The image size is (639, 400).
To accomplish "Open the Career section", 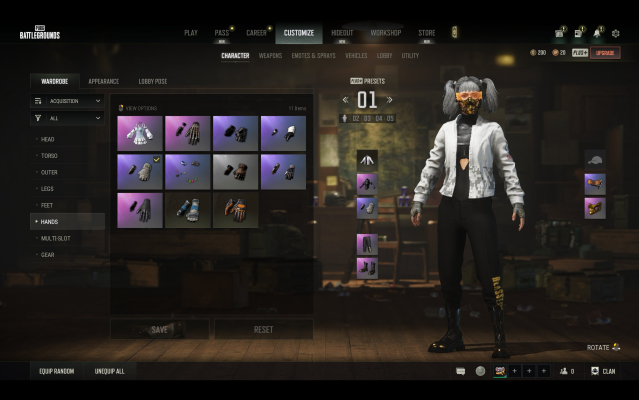I will click(256, 33).
